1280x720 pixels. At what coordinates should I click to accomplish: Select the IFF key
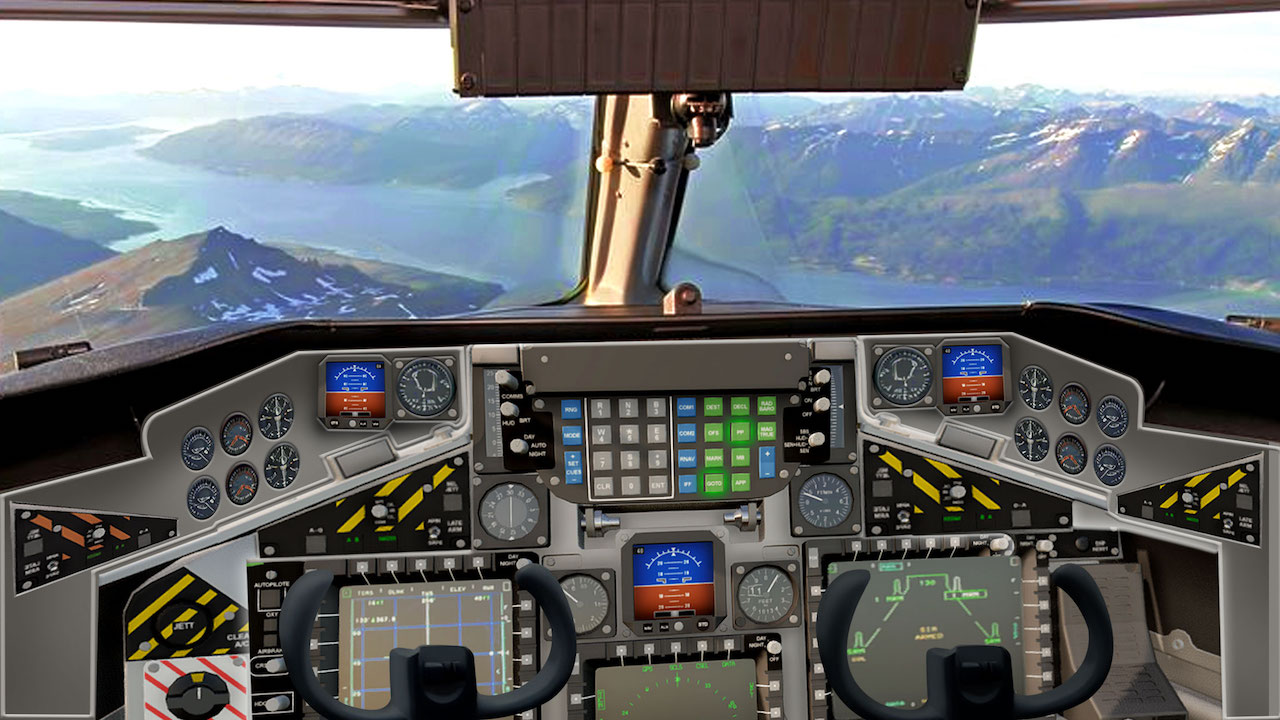tap(688, 483)
